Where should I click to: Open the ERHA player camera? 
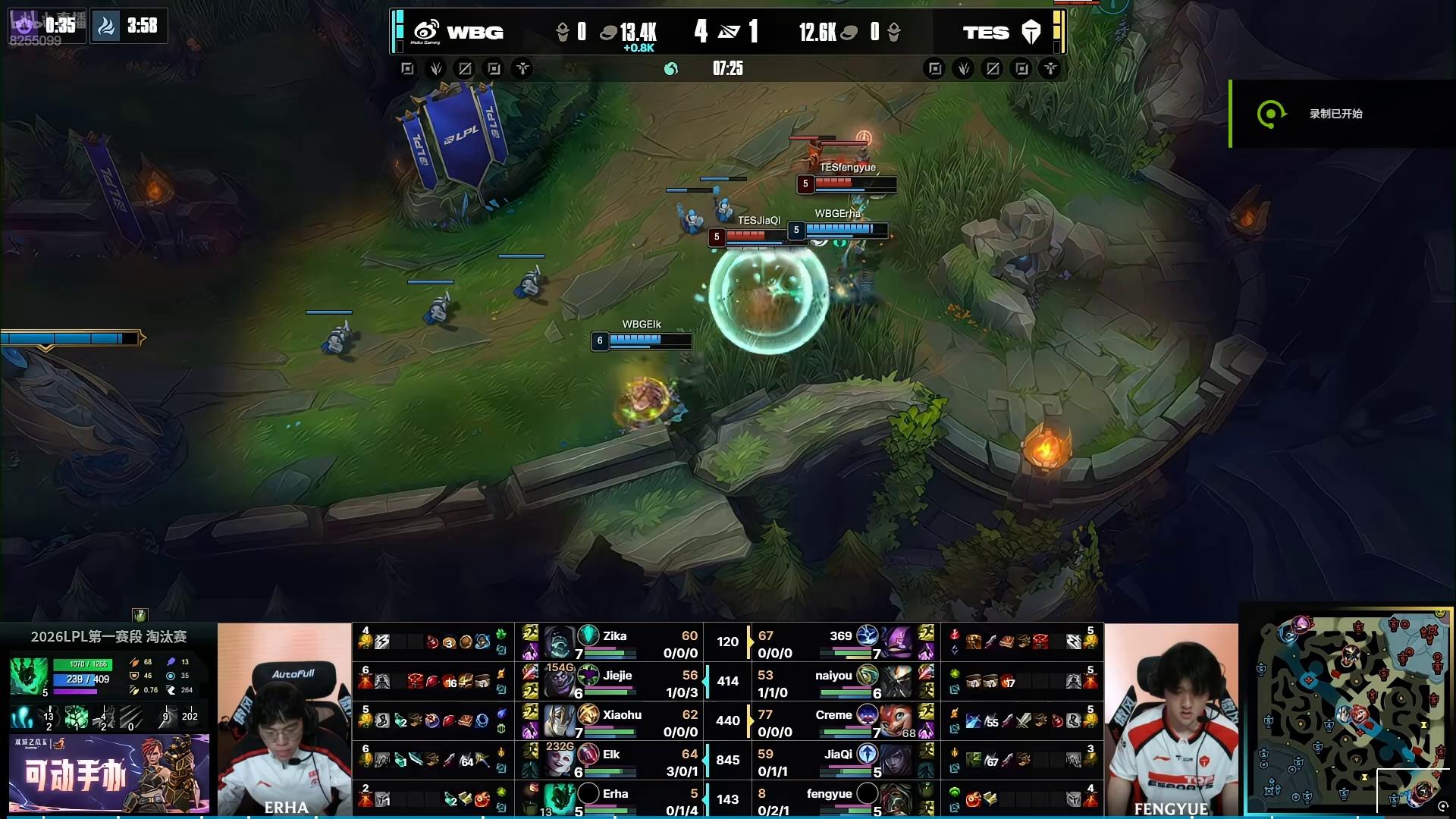[284, 719]
